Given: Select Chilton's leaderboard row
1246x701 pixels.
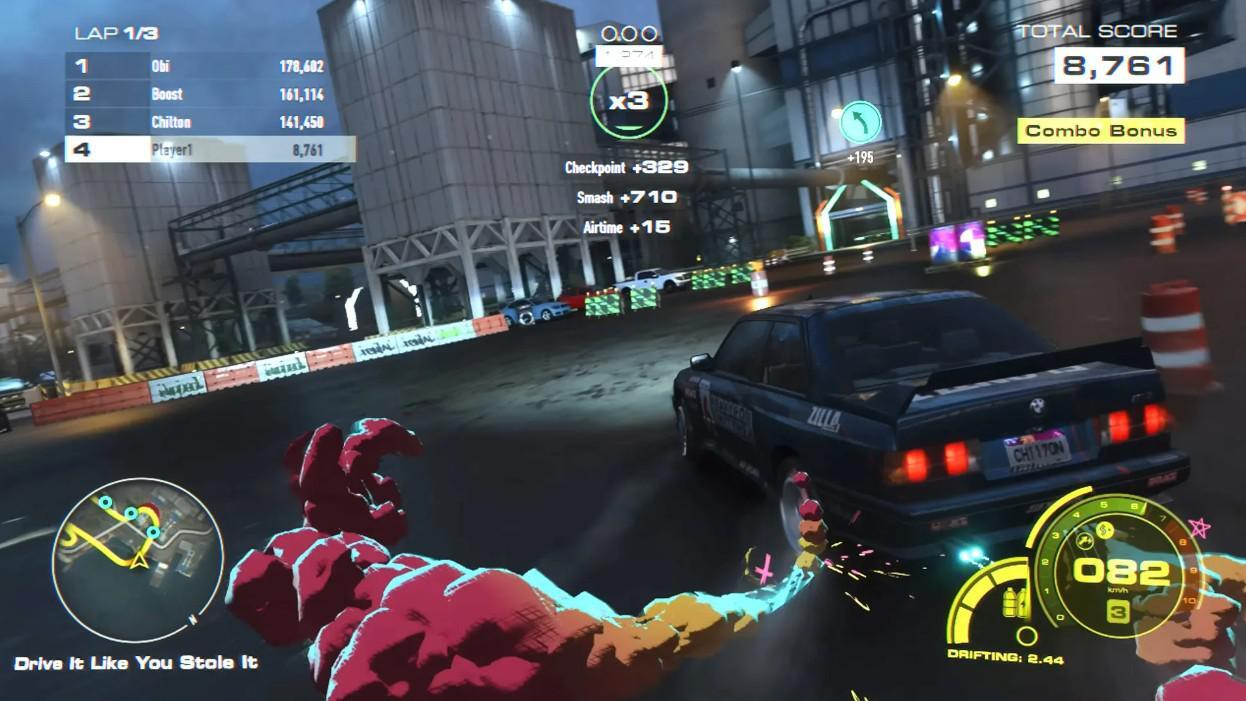Looking at the screenshot, I should pos(210,122).
